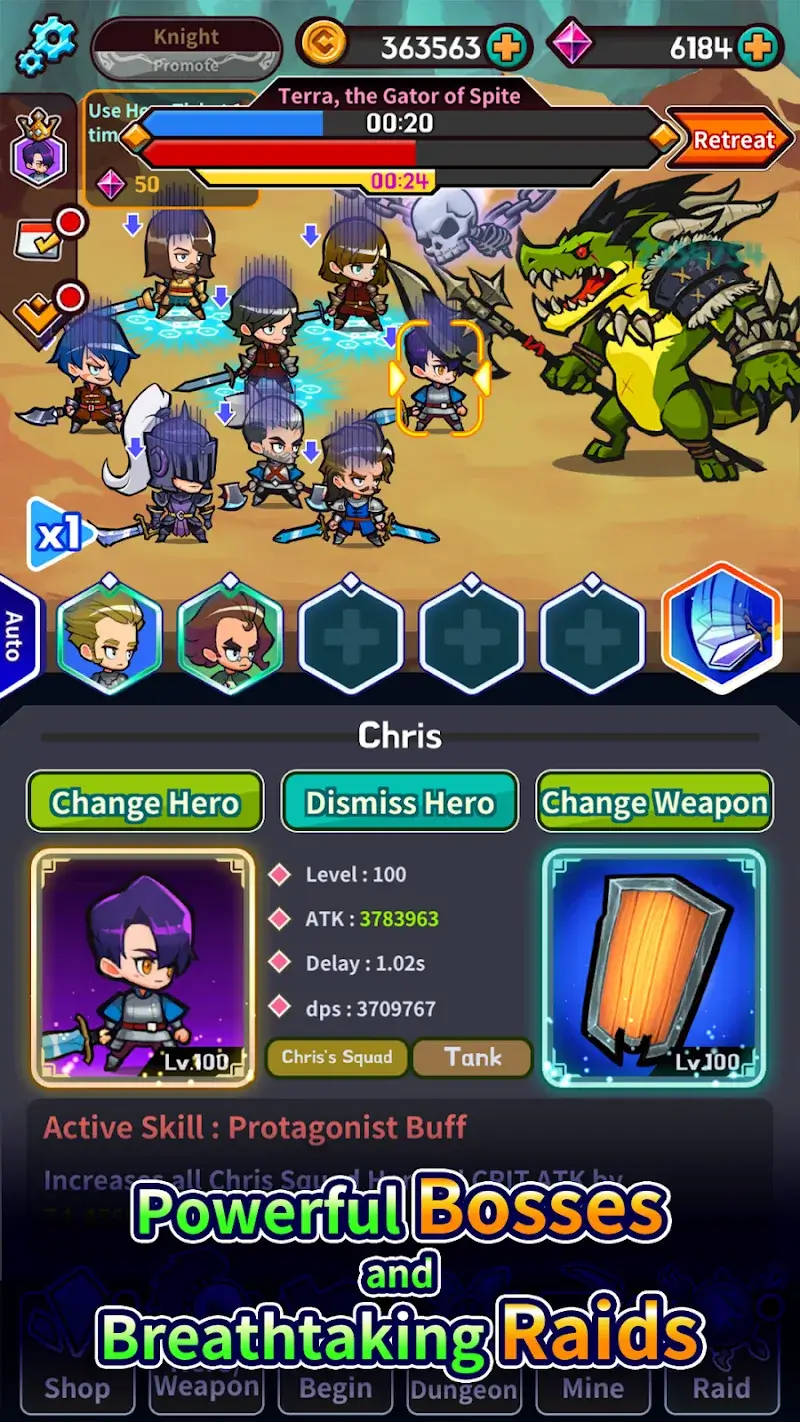
Task: Click the Change Weapon button
Action: coord(655,802)
